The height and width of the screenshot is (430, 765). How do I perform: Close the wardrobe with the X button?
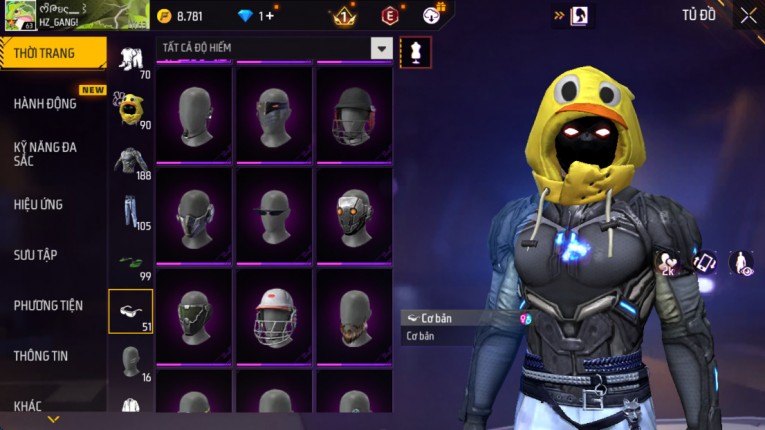[748, 15]
